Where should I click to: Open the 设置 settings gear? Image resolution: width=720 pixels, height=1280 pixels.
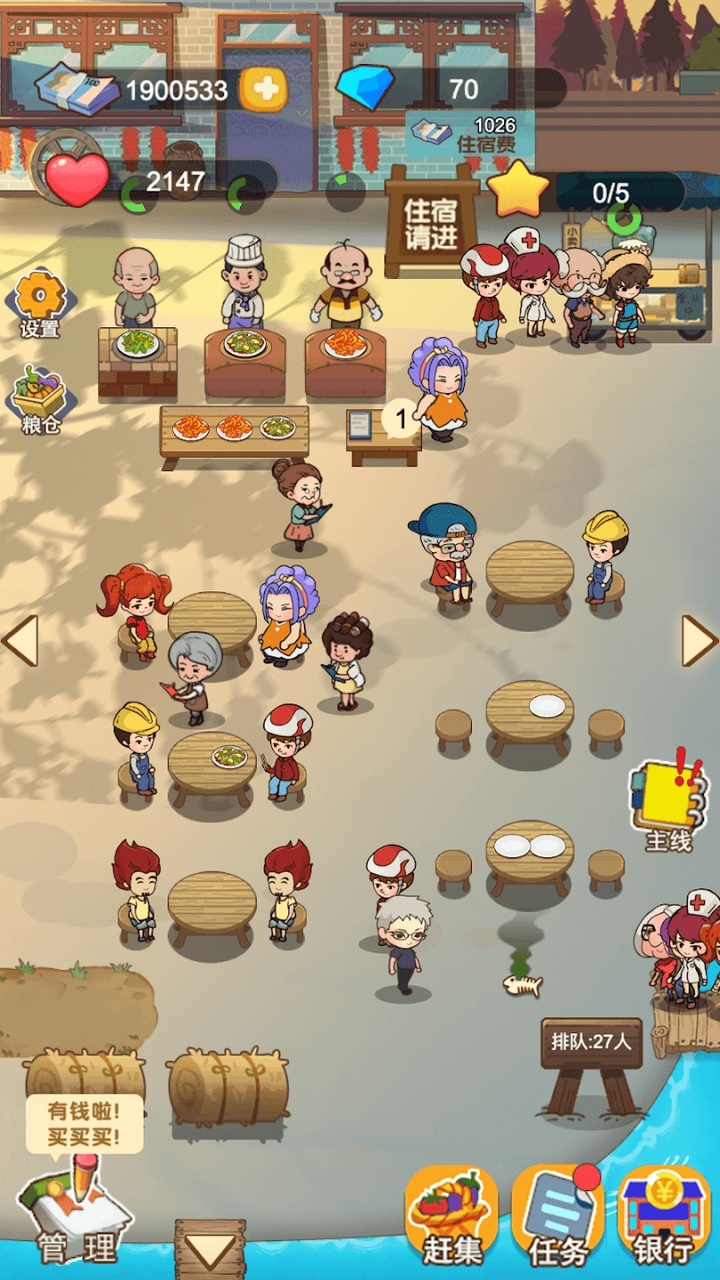coord(41,304)
